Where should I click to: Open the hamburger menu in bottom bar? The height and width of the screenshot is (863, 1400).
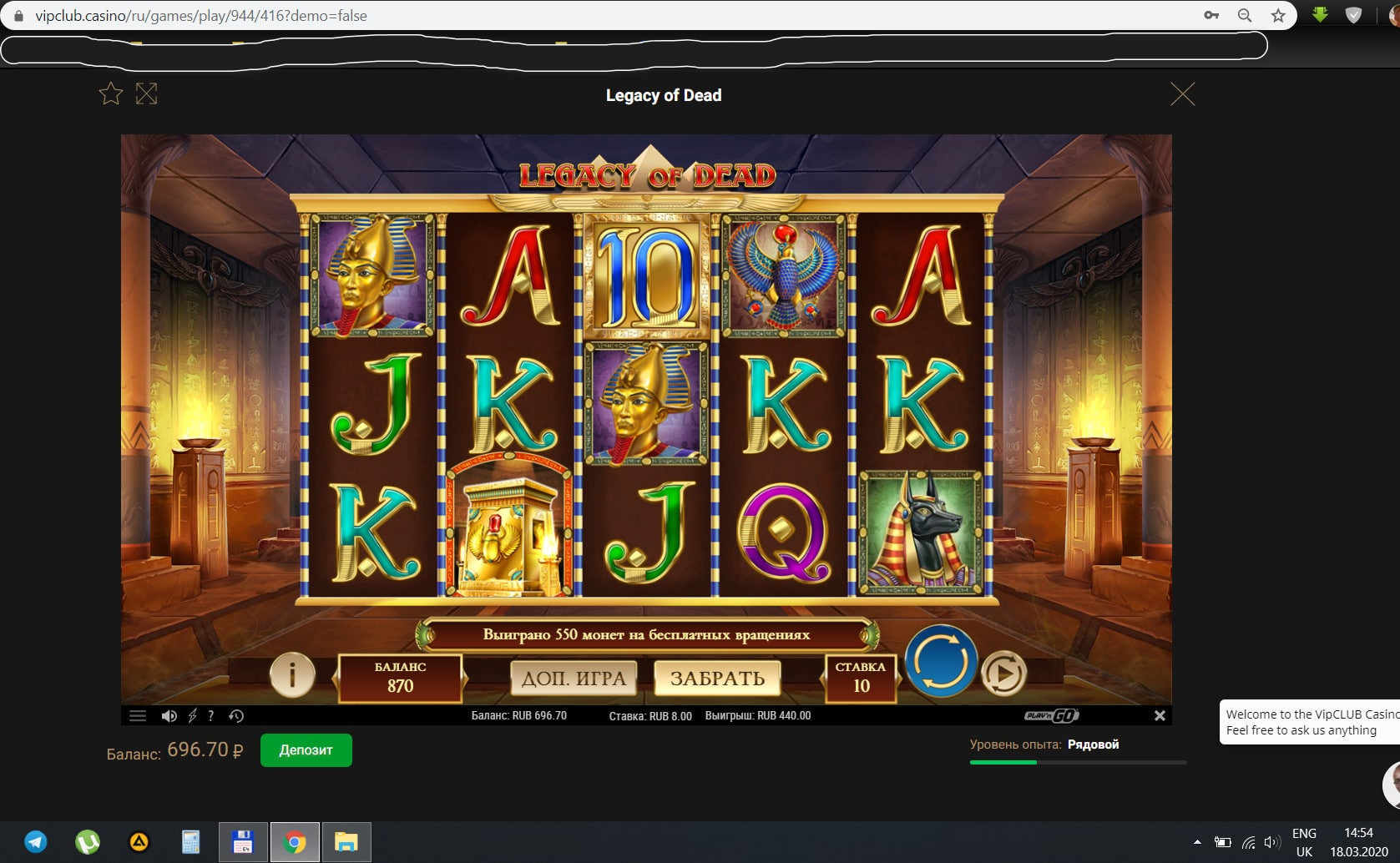point(138,716)
